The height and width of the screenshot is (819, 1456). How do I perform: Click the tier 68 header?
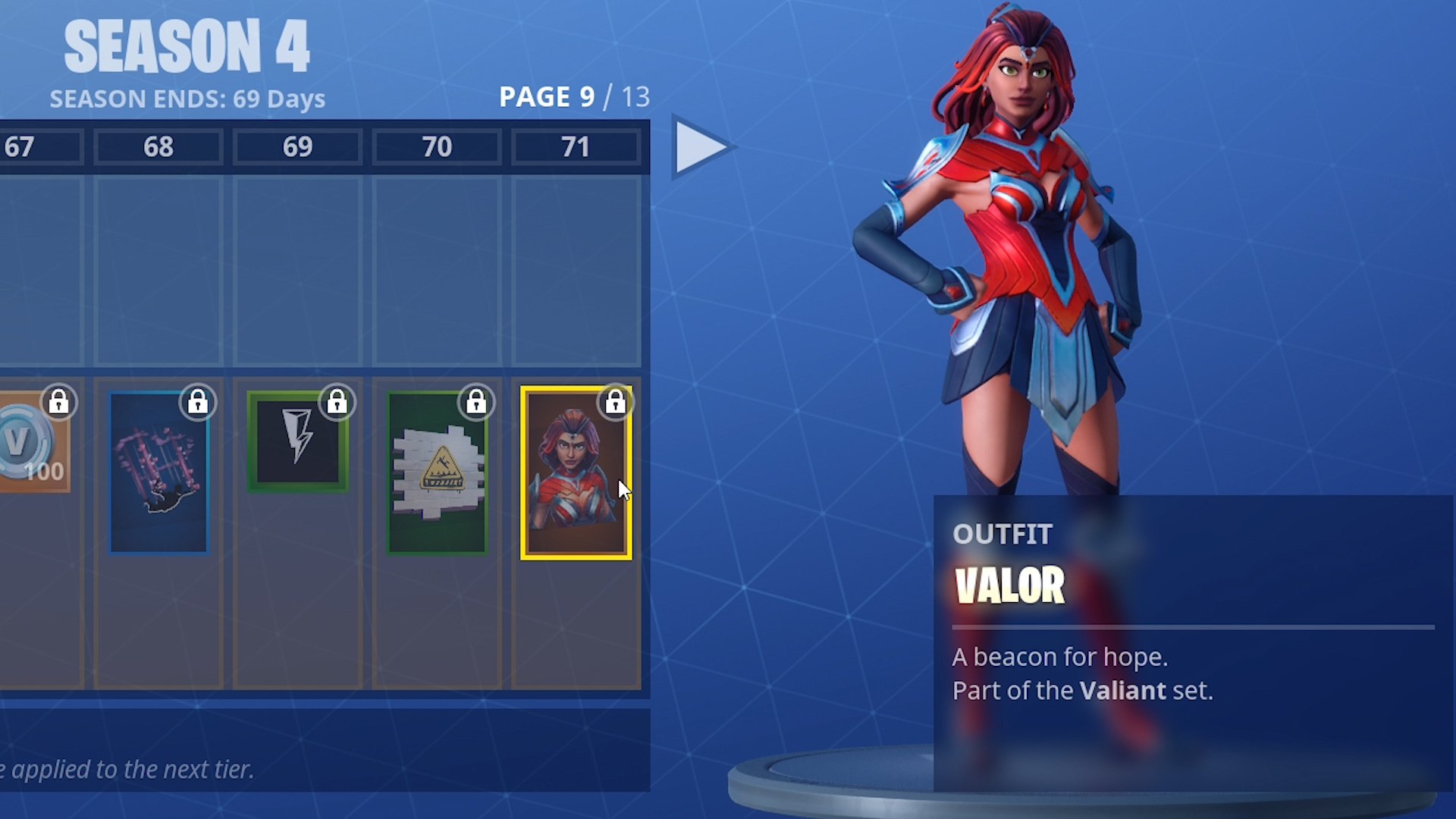click(x=158, y=146)
